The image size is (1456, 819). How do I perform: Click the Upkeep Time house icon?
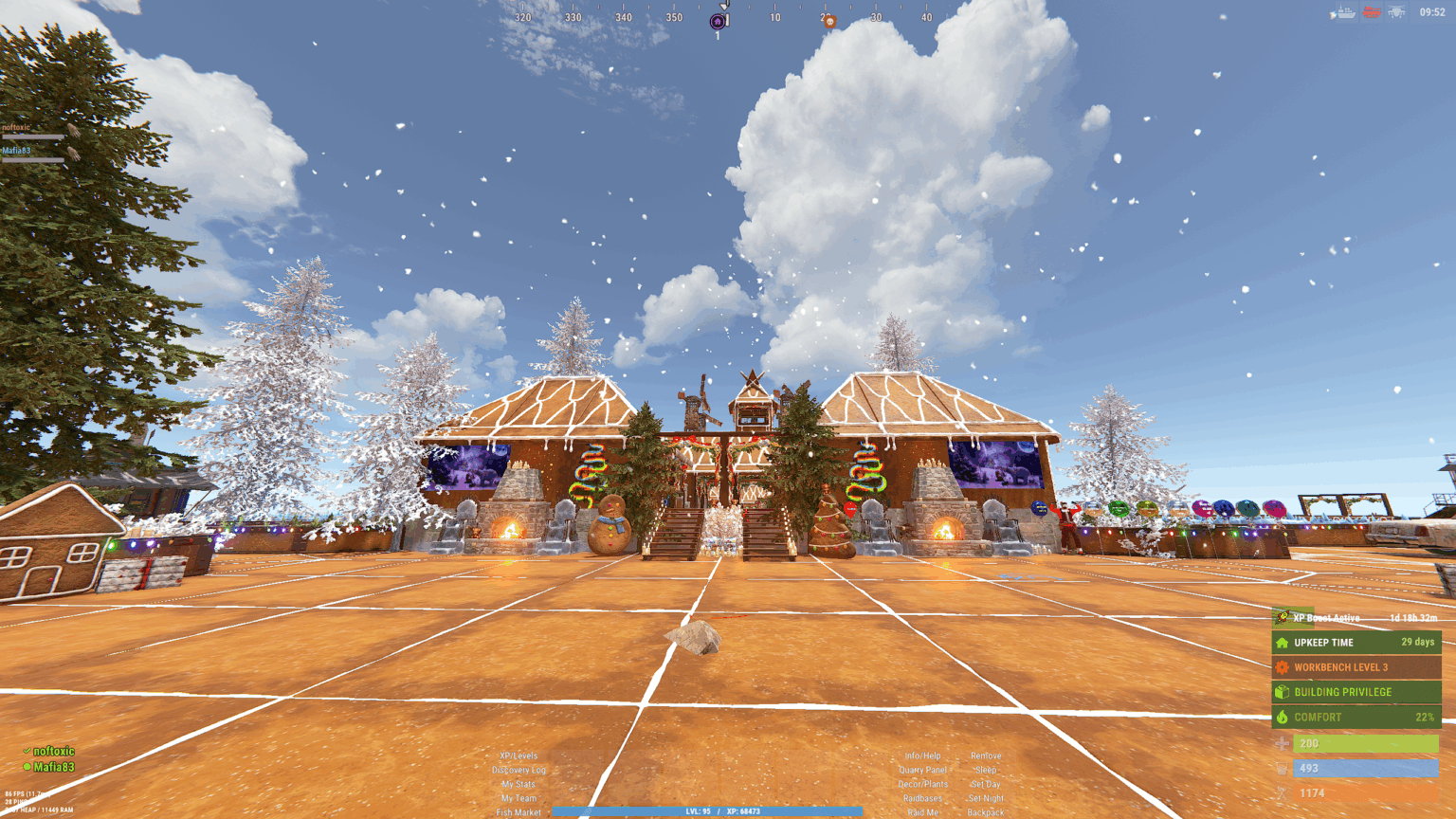1282,643
